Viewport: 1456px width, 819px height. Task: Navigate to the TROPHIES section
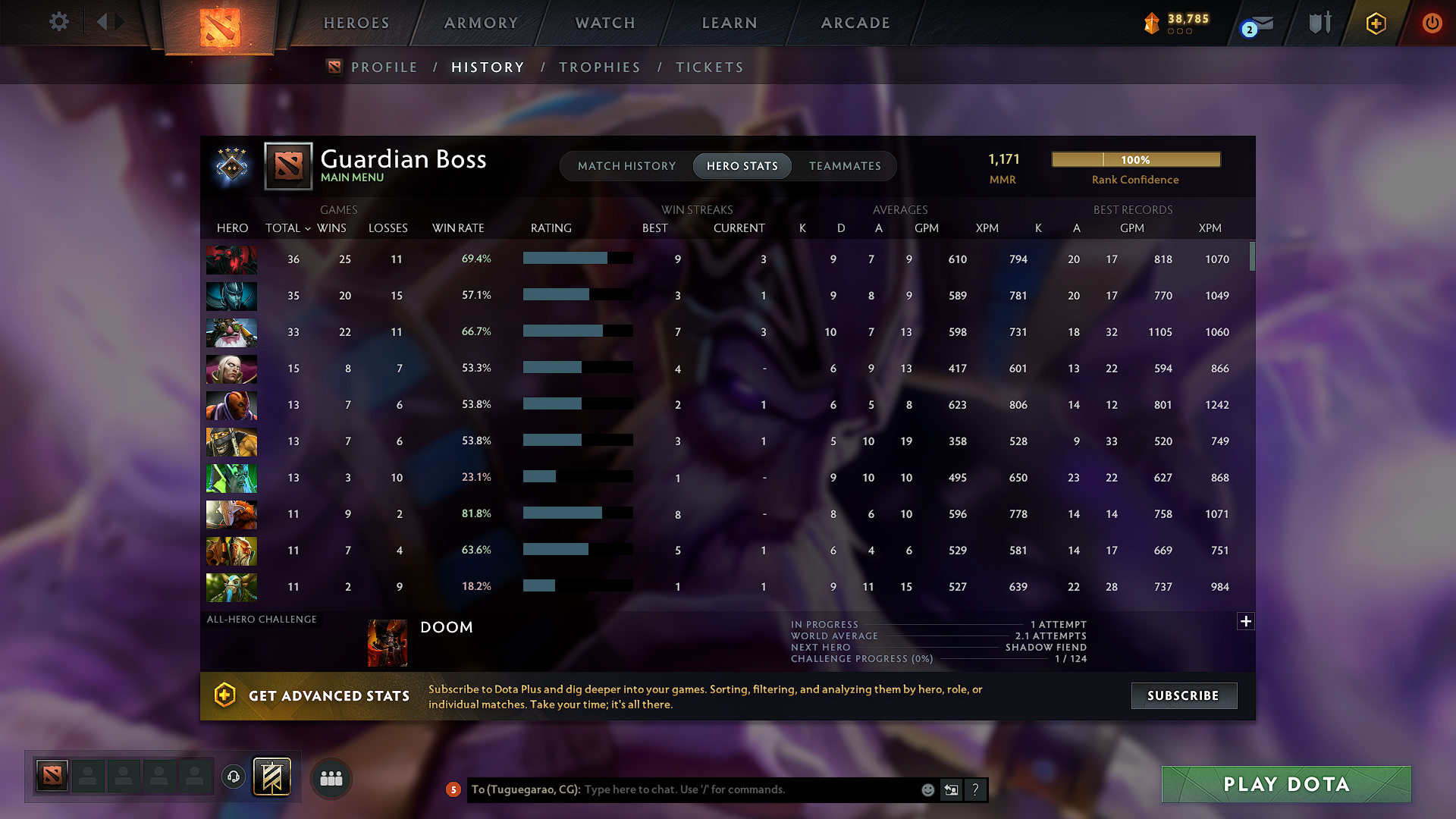tap(600, 67)
